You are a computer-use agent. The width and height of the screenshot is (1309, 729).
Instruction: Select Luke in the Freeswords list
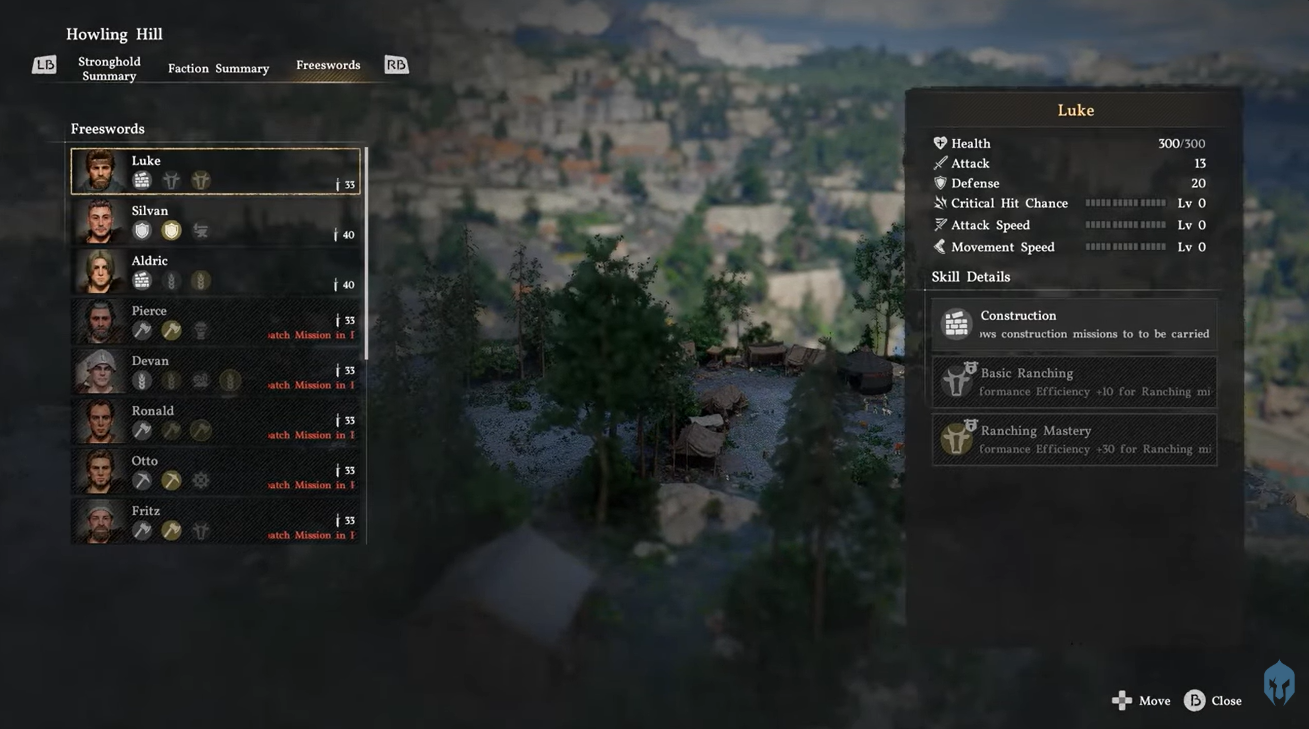point(216,171)
